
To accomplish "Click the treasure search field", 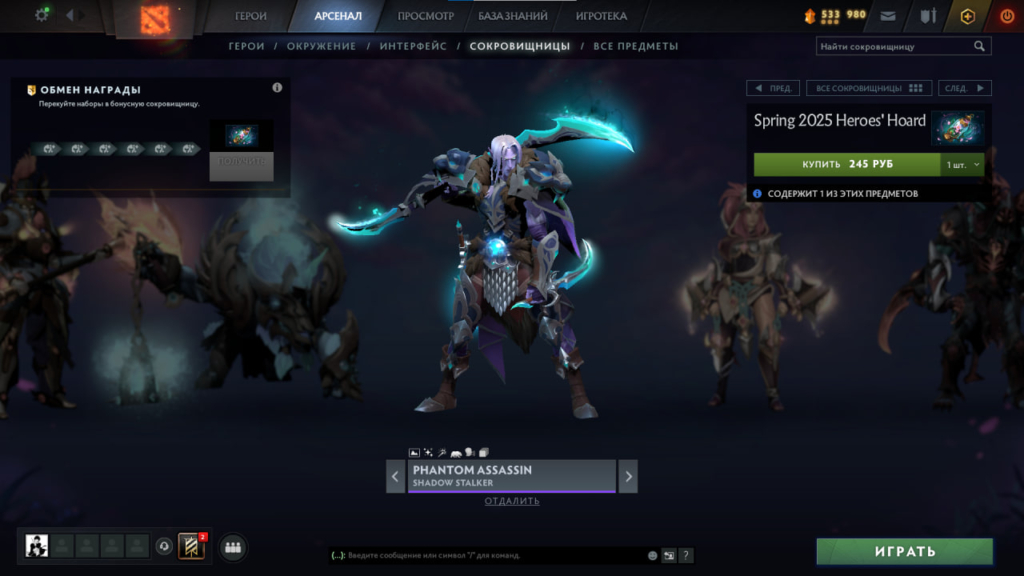I will [x=895, y=46].
